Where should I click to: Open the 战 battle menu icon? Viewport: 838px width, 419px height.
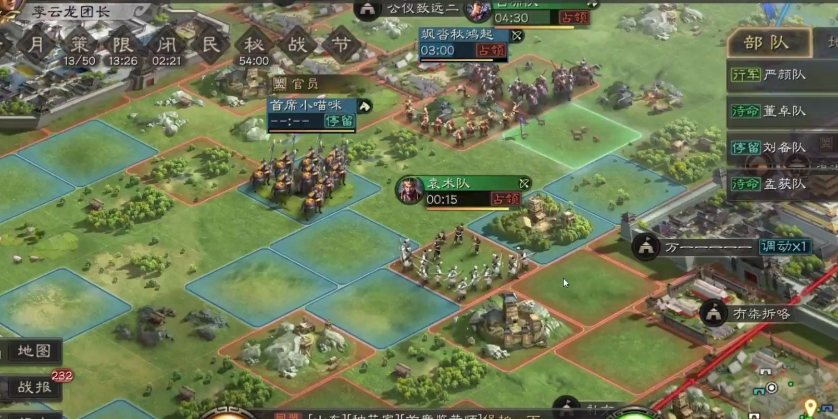(298, 45)
